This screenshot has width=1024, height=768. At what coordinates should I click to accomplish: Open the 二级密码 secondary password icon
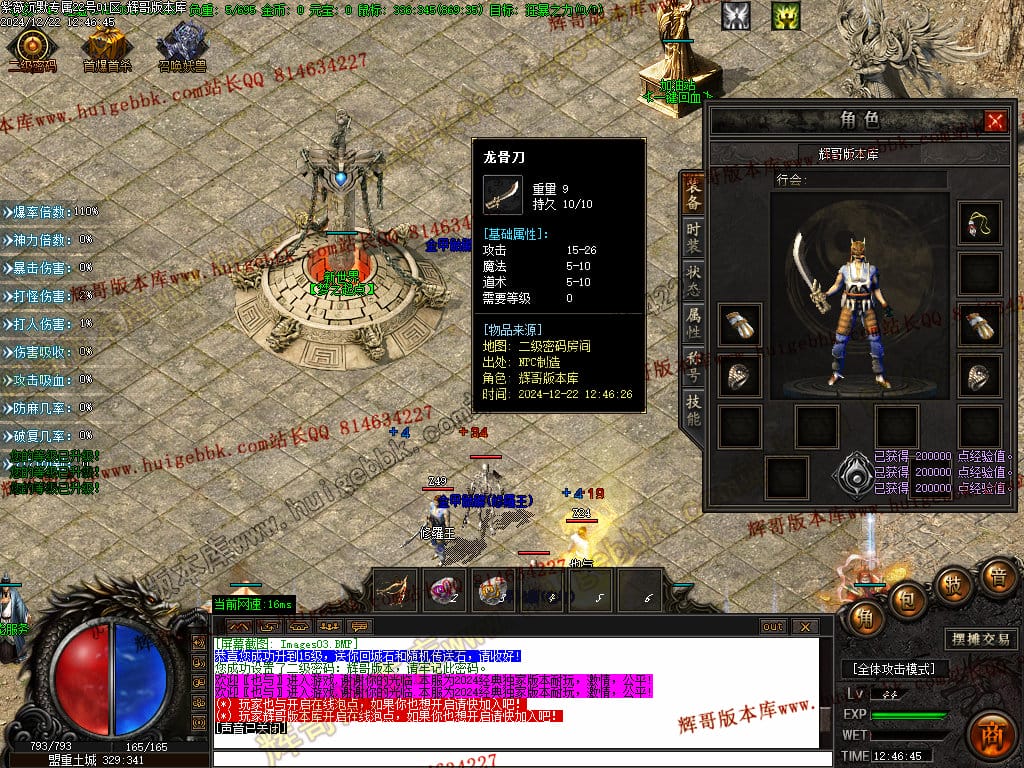pos(31,46)
